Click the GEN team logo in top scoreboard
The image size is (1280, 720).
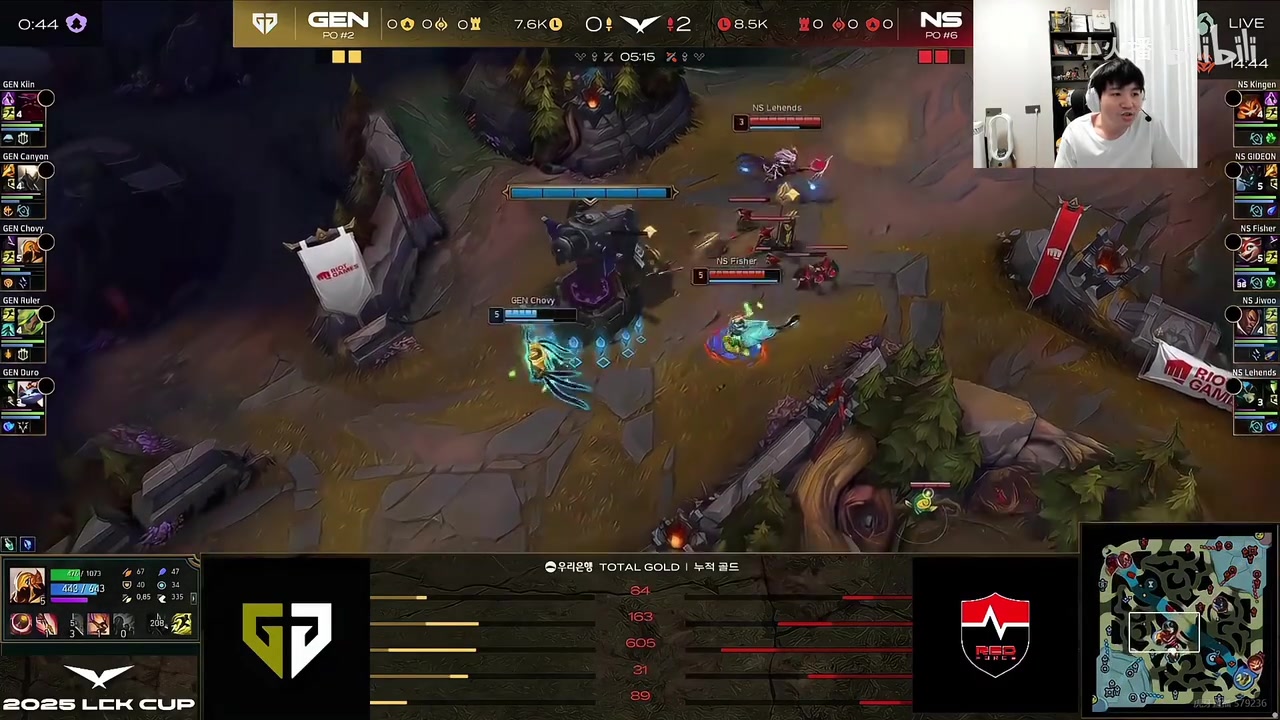[265, 22]
